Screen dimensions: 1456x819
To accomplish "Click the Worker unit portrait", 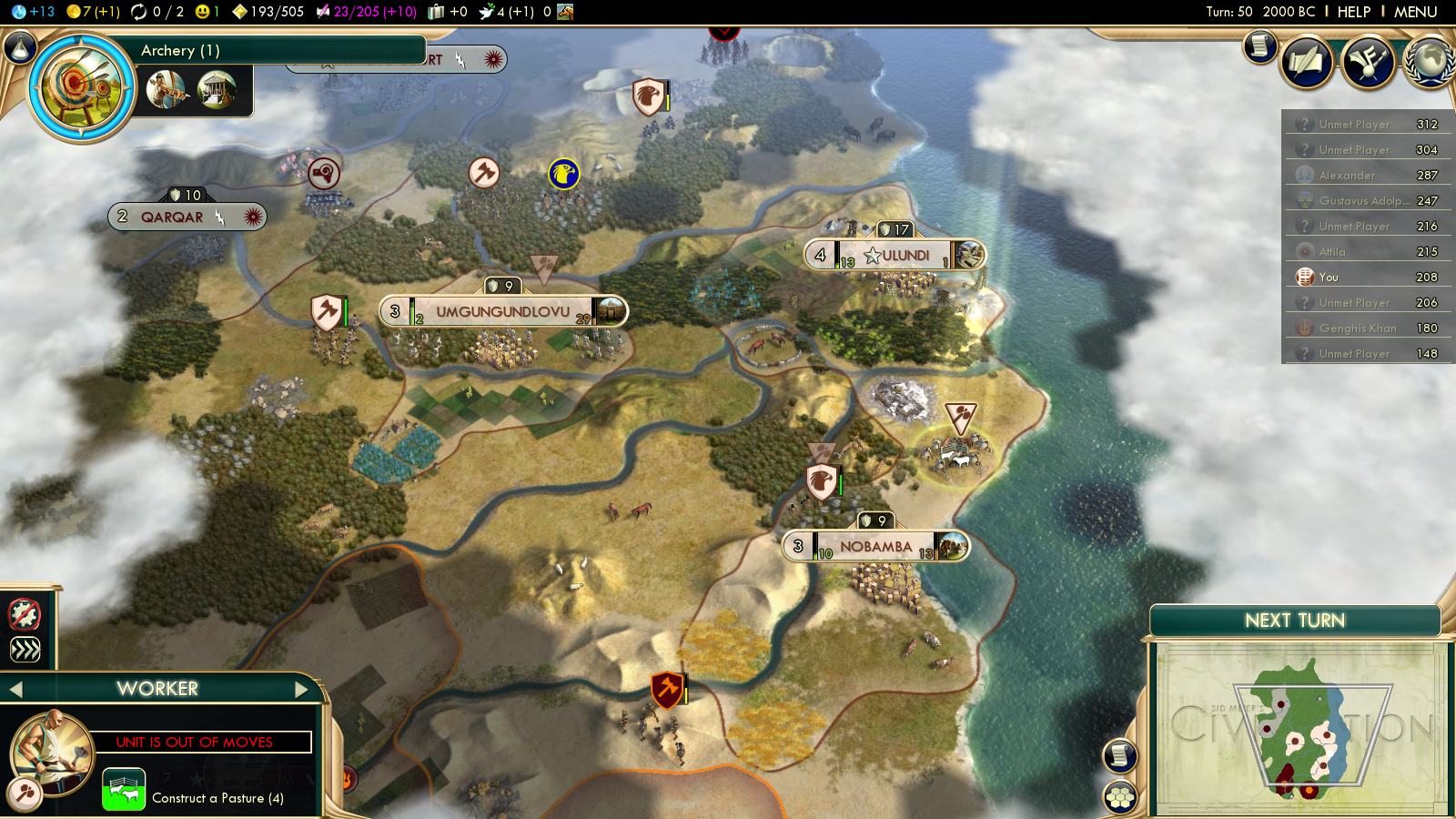I will (52, 753).
